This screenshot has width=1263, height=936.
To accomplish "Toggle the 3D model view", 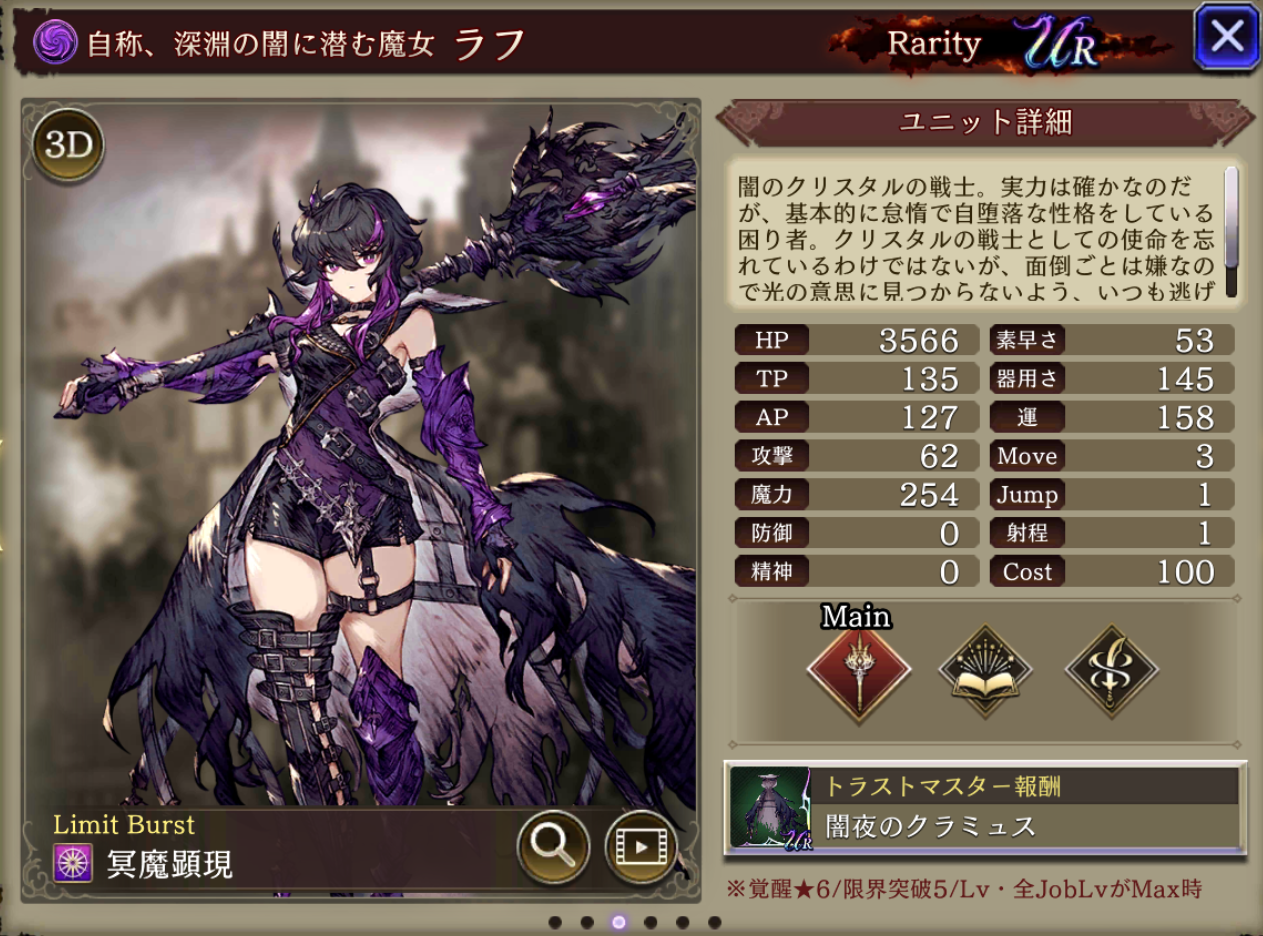I will (x=68, y=146).
